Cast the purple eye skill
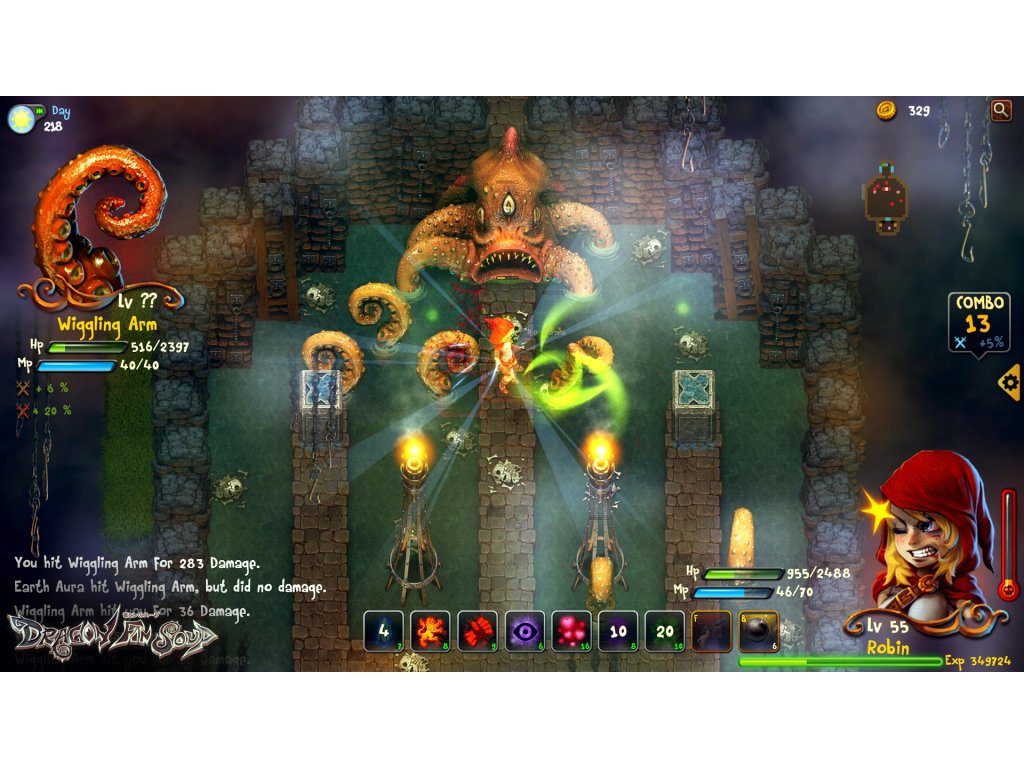The height and width of the screenshot is (768, 1024). (x=524, y=631)
